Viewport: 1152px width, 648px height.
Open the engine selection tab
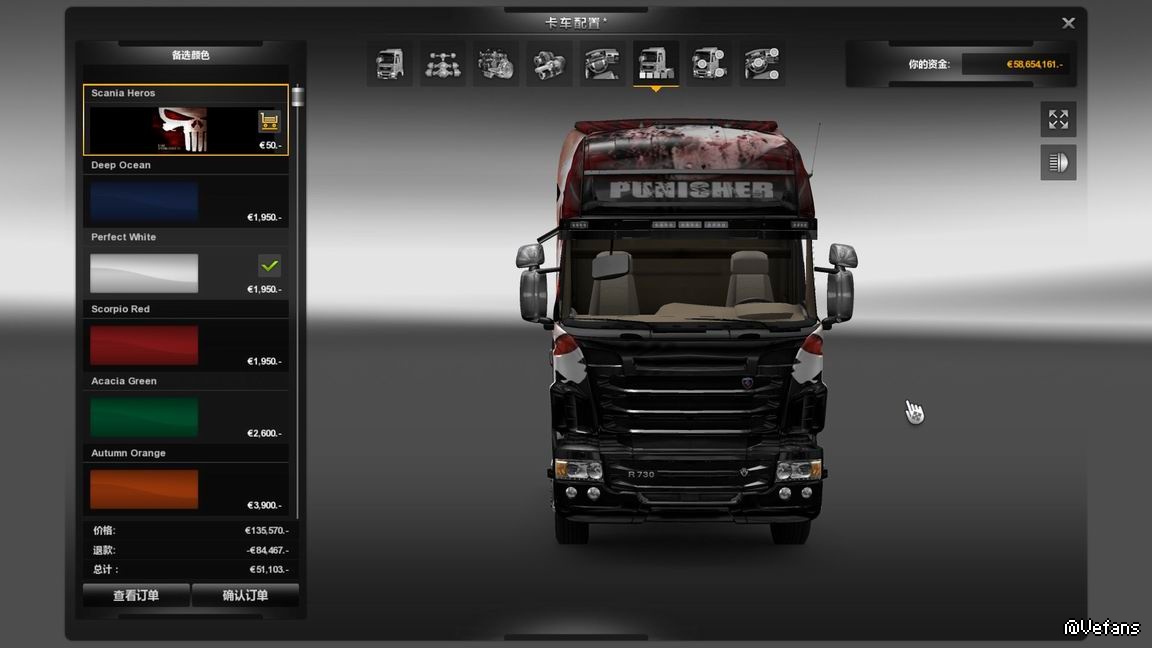tap(496, 64)
